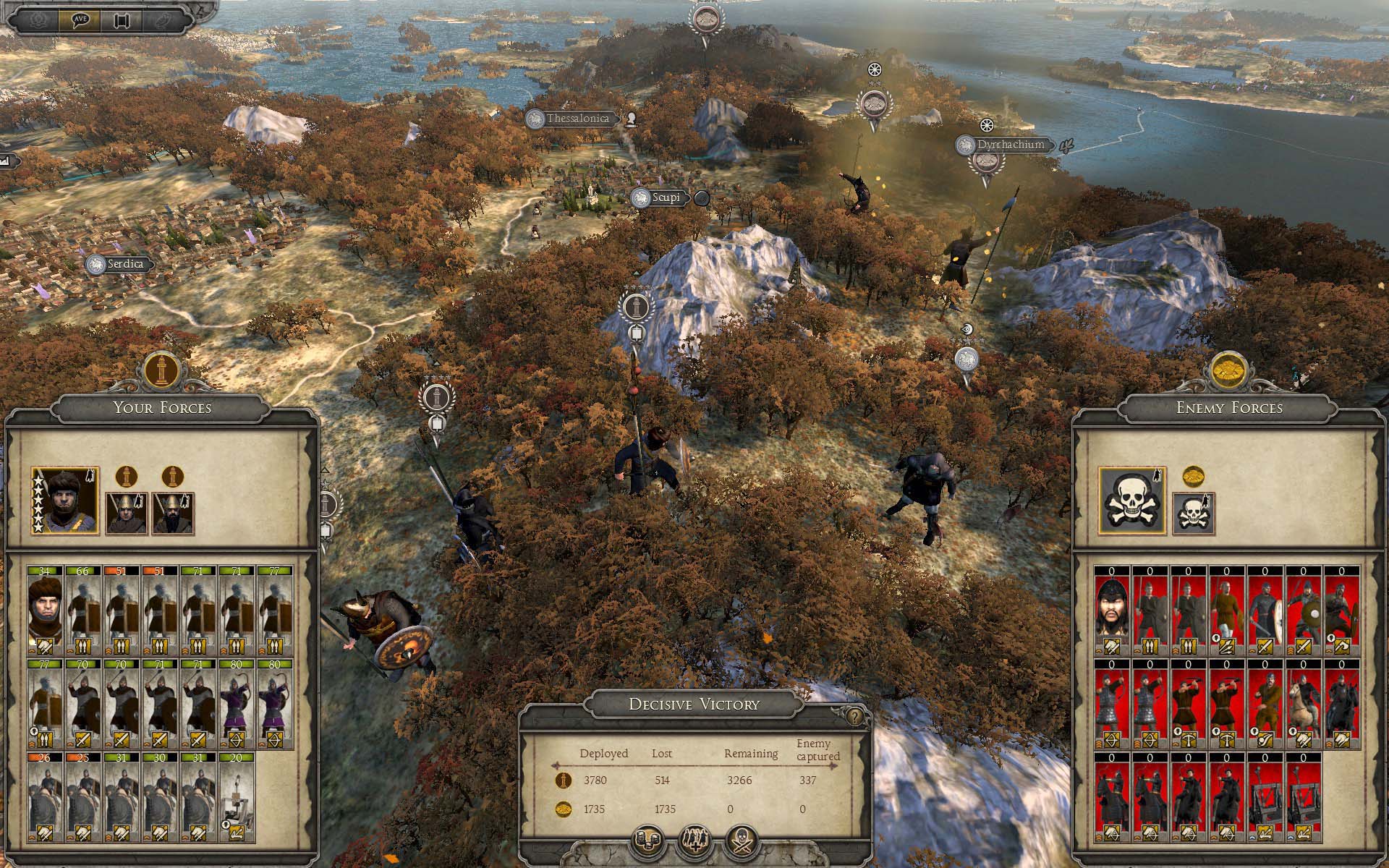Select the Dyrrhachium settlement label
The image size is (1389, 868).
pyautogui.click(x=1010, y=145)
